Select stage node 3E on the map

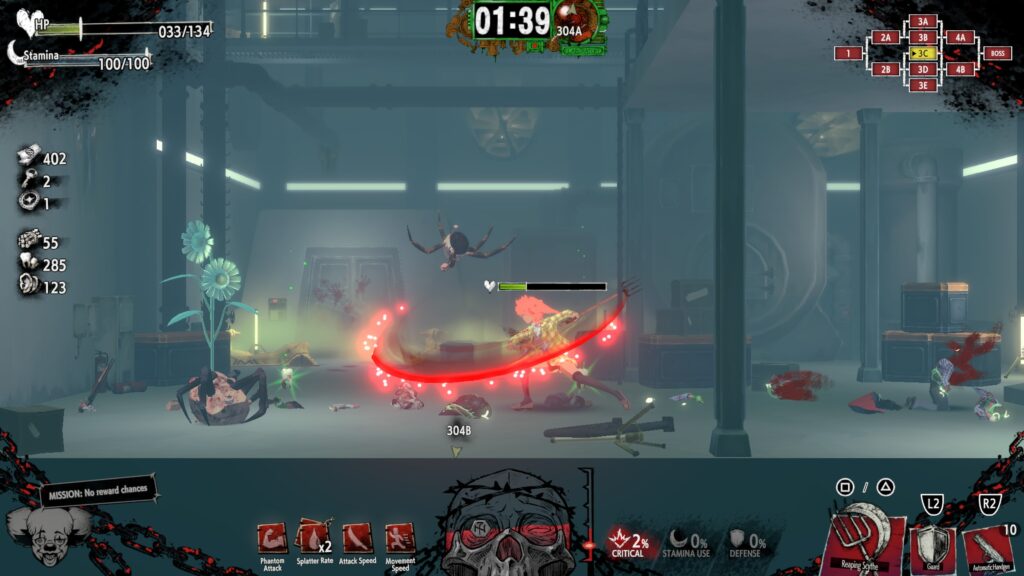(923, 85)
